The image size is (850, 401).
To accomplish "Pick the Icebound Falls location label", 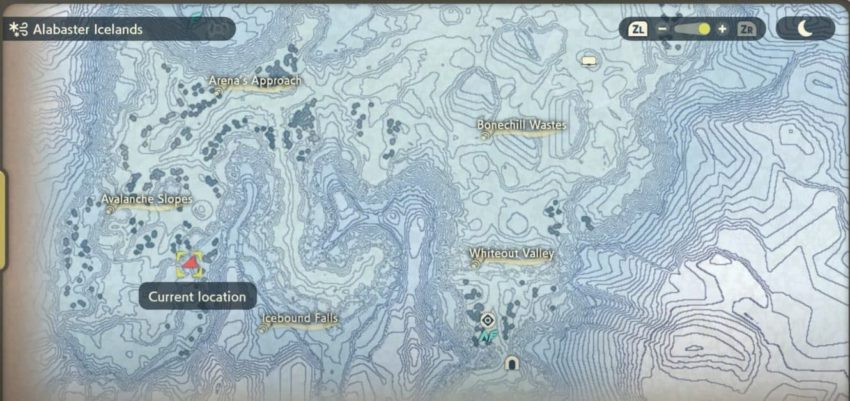I will coord(299,320).
